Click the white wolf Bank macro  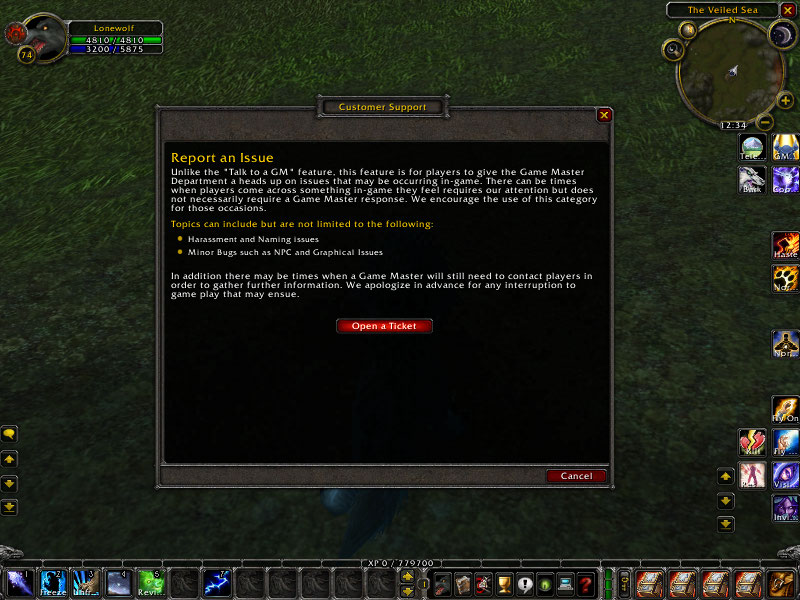point(752,180)
